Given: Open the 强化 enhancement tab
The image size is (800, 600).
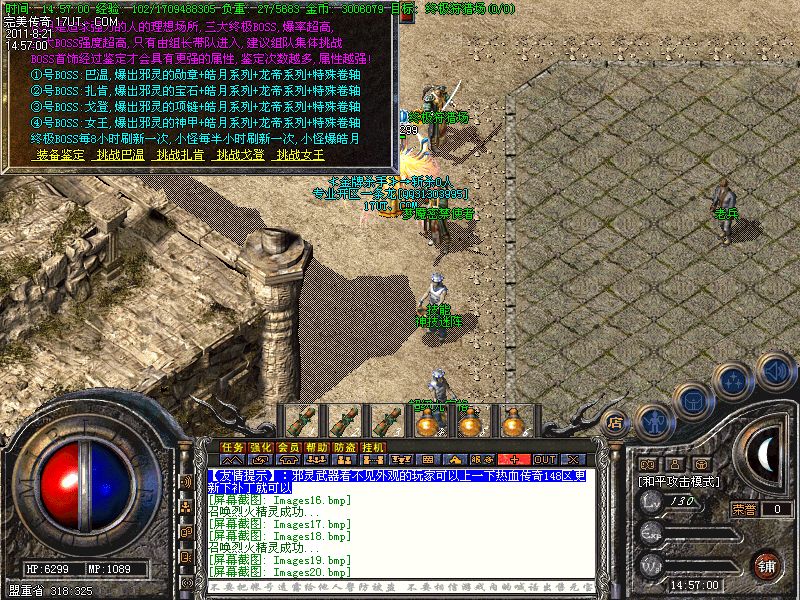Looking at the screenshot, I should (261, 447).
